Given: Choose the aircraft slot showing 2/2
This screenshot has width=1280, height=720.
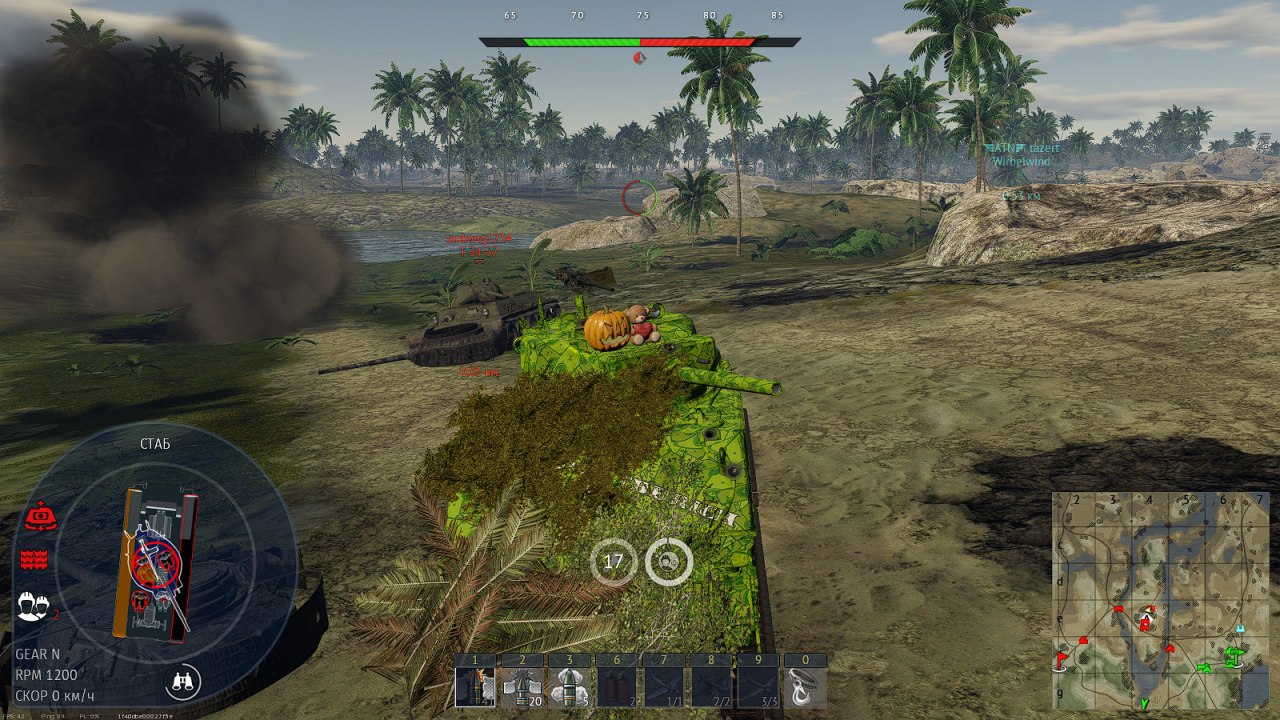Looking at the screenshot, I should coord(711,687).
